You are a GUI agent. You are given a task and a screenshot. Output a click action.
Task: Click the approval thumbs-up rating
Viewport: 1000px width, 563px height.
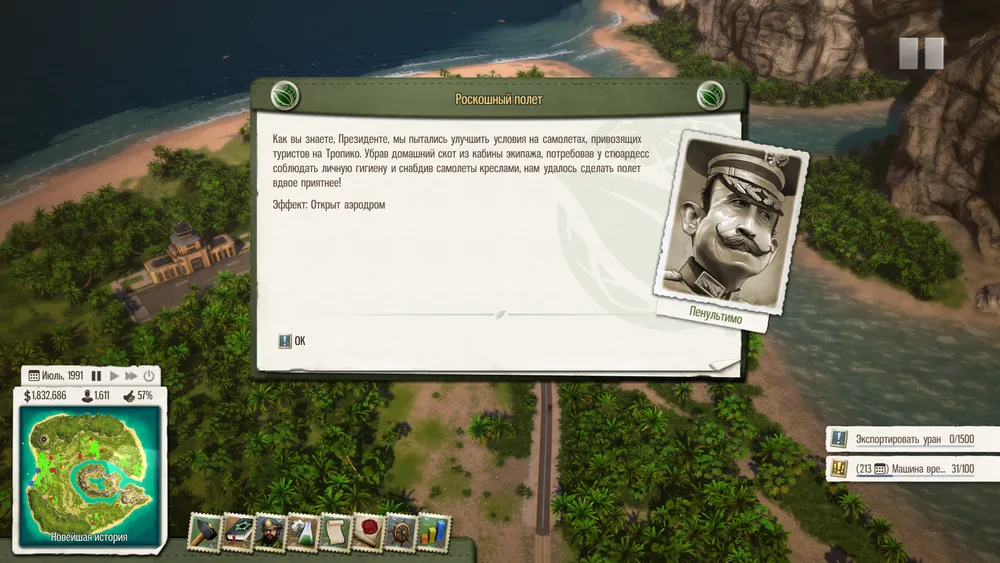[130, 396]
